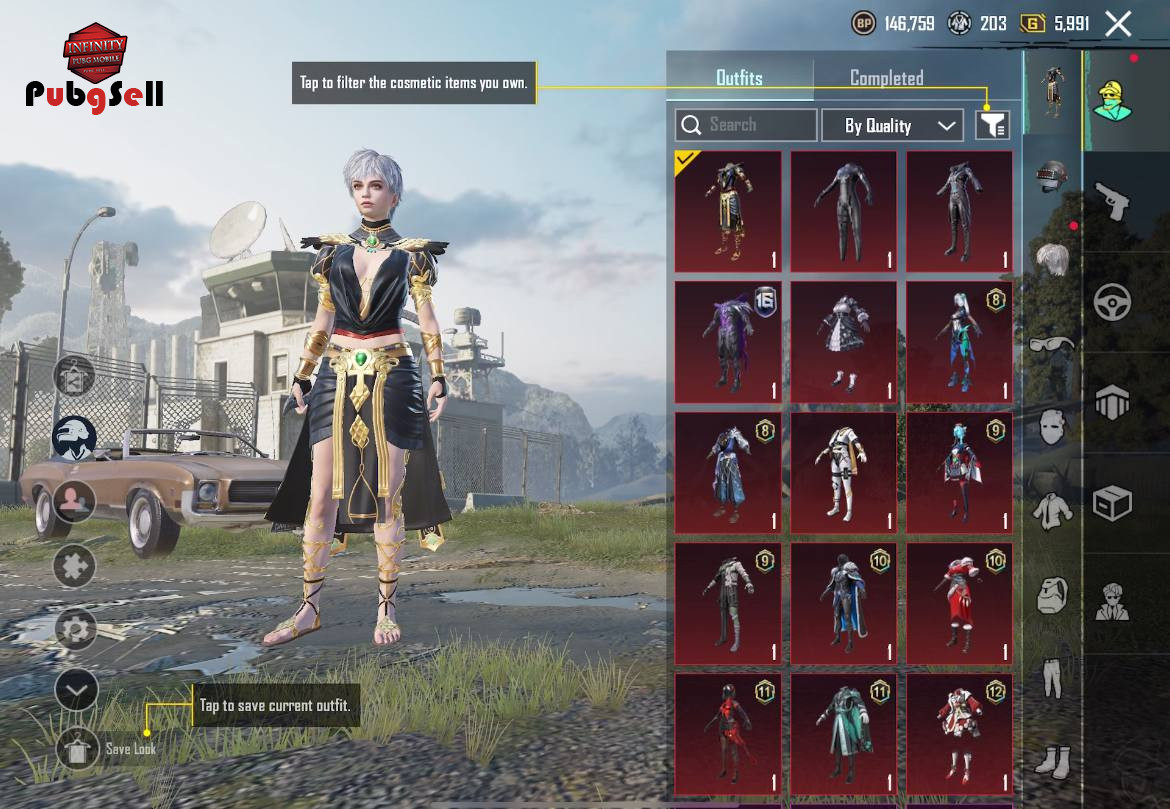
Task: Show the boots category
Action: [1052, 762]
